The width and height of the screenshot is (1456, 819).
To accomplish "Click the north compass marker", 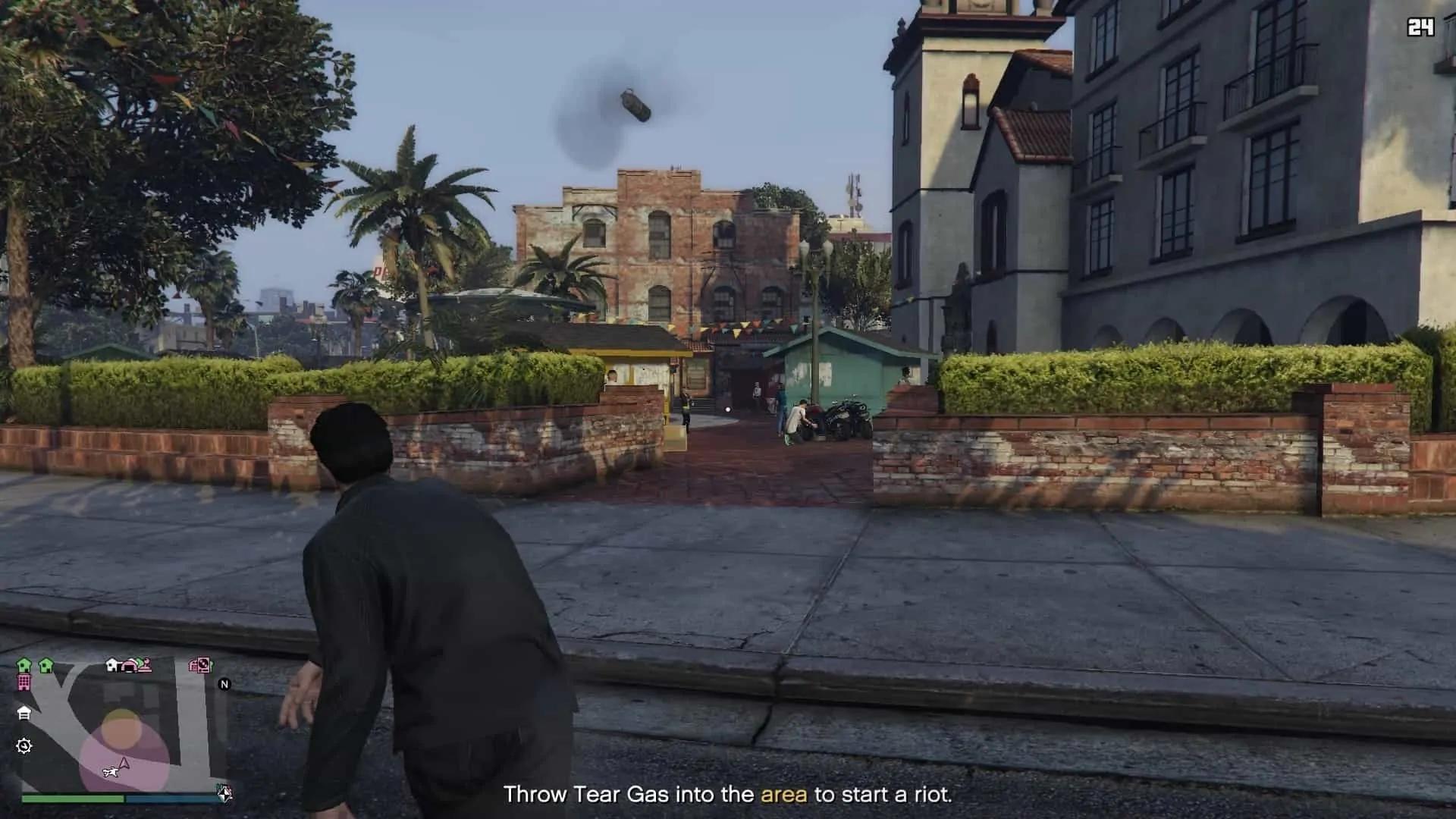I will coord(224,684).
